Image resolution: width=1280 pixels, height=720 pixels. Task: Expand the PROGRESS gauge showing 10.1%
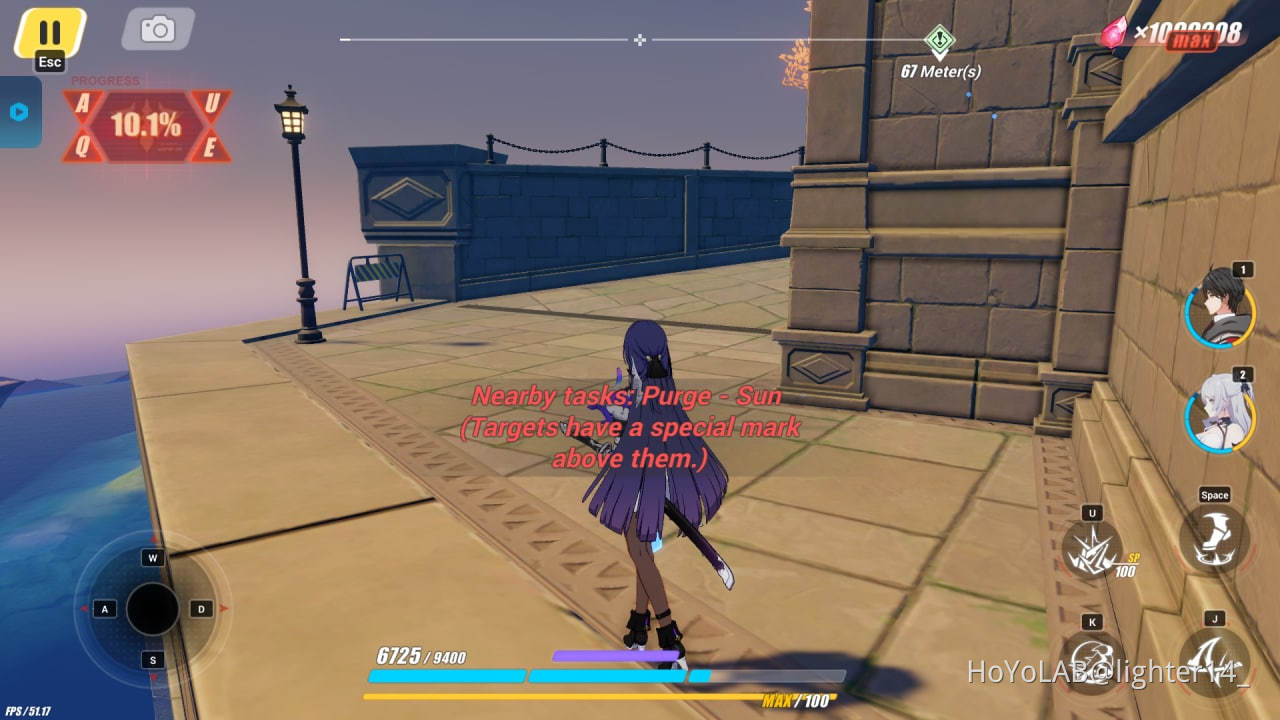147,125
